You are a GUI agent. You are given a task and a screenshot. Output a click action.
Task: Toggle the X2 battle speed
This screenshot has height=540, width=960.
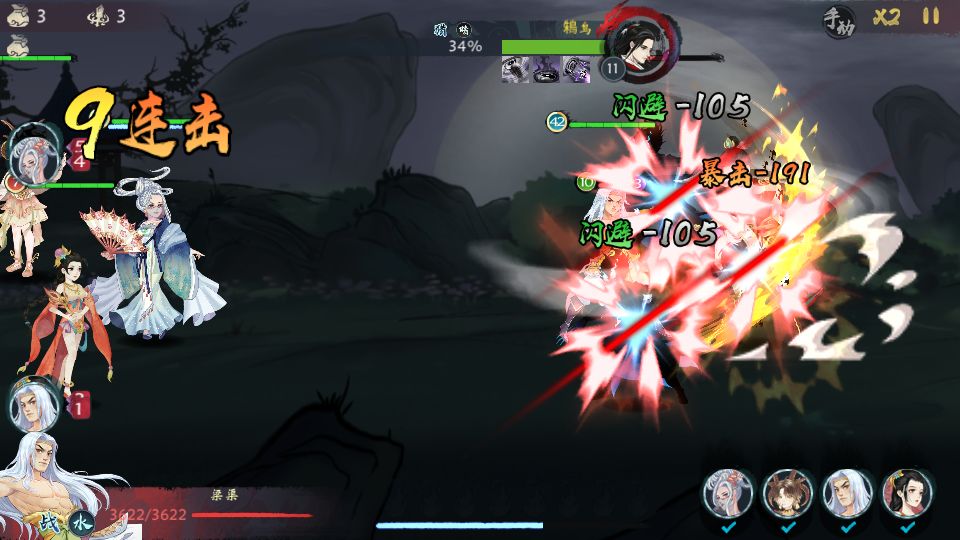886,17
